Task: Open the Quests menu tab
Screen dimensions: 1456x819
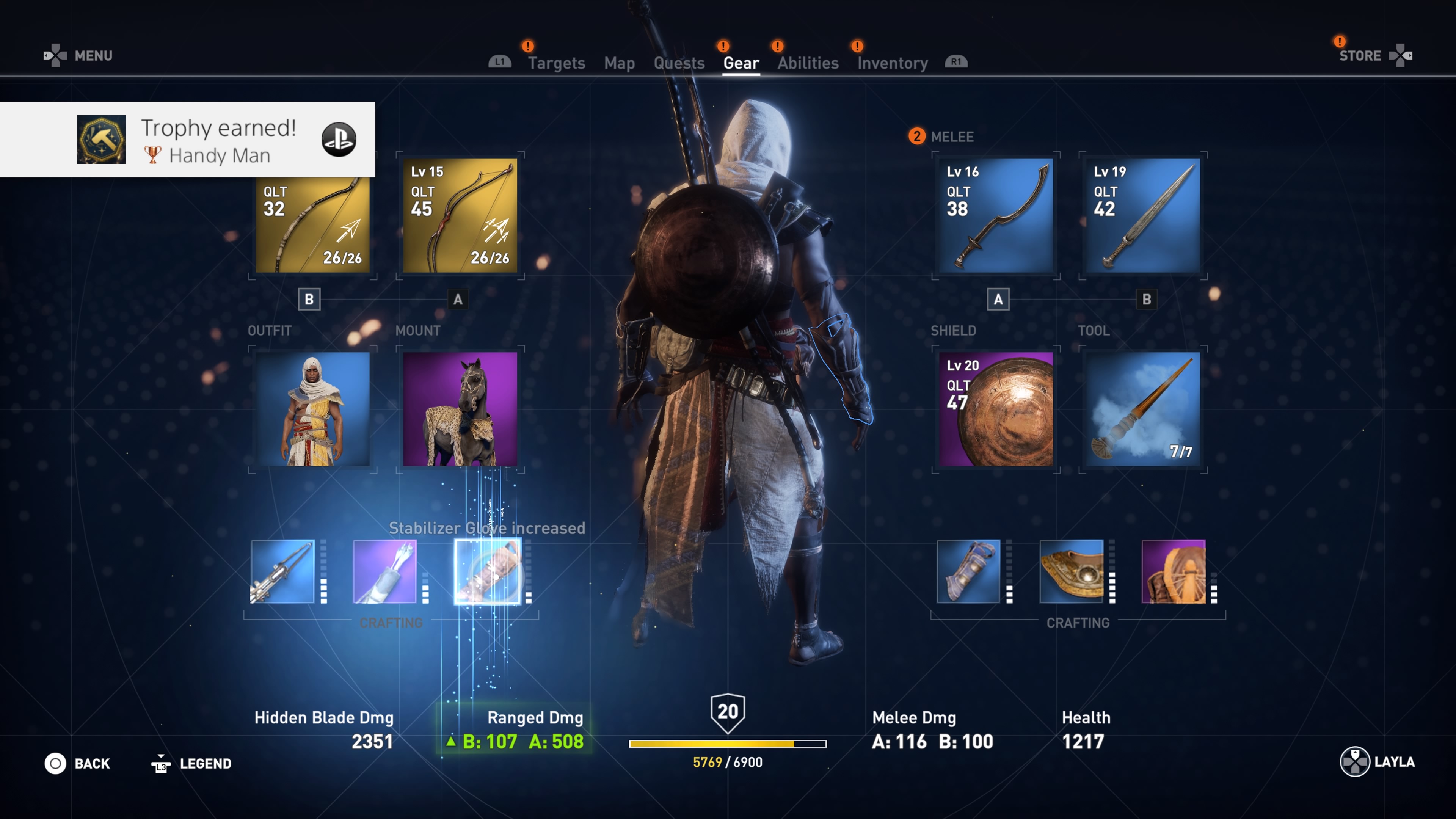Action: click(x=679, y=62)
